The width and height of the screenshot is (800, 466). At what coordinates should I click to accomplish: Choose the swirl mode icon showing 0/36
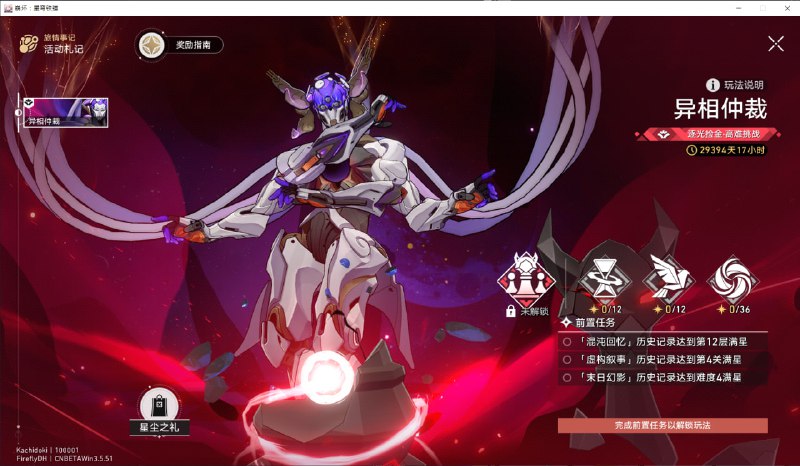(732, 278)
